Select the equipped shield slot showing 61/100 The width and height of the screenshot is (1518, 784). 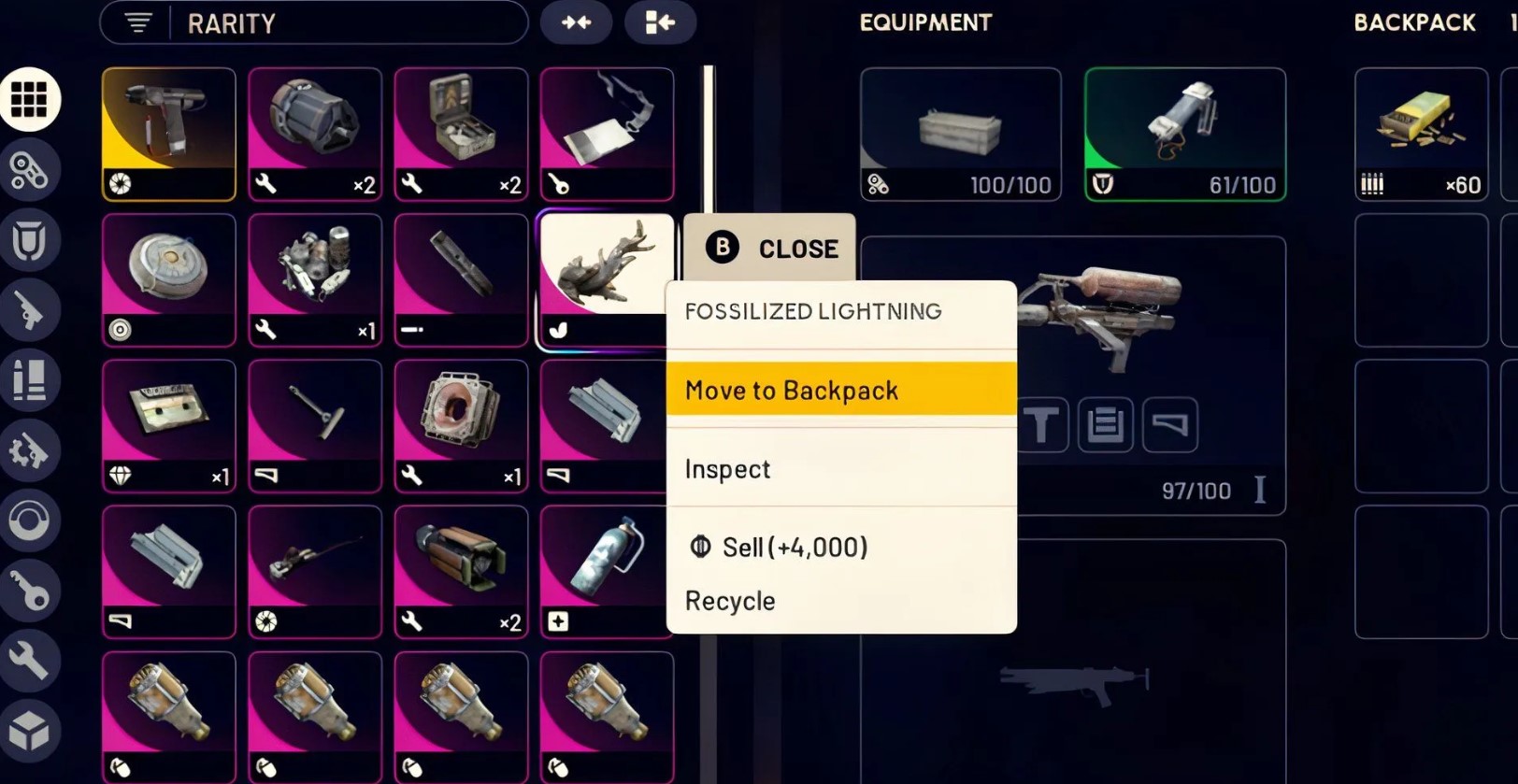tap(1184, 134)
